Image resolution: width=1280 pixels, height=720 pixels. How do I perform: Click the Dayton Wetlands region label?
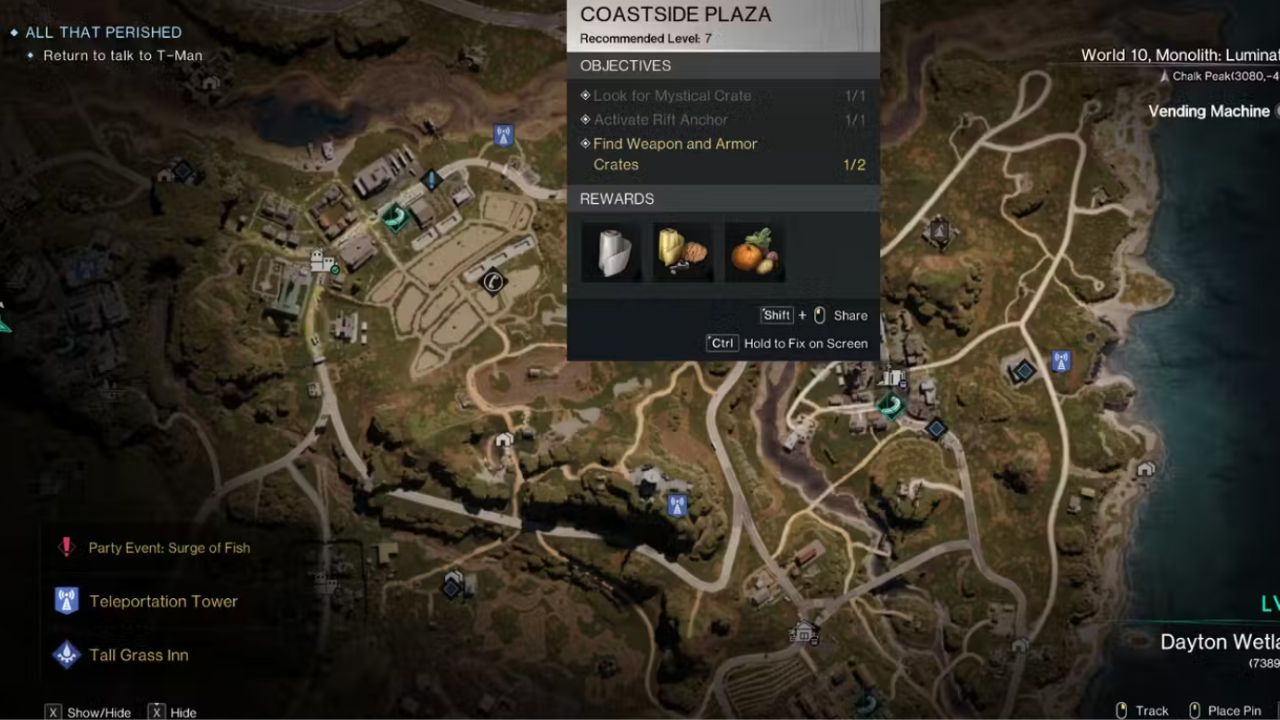coord(1219,641)
